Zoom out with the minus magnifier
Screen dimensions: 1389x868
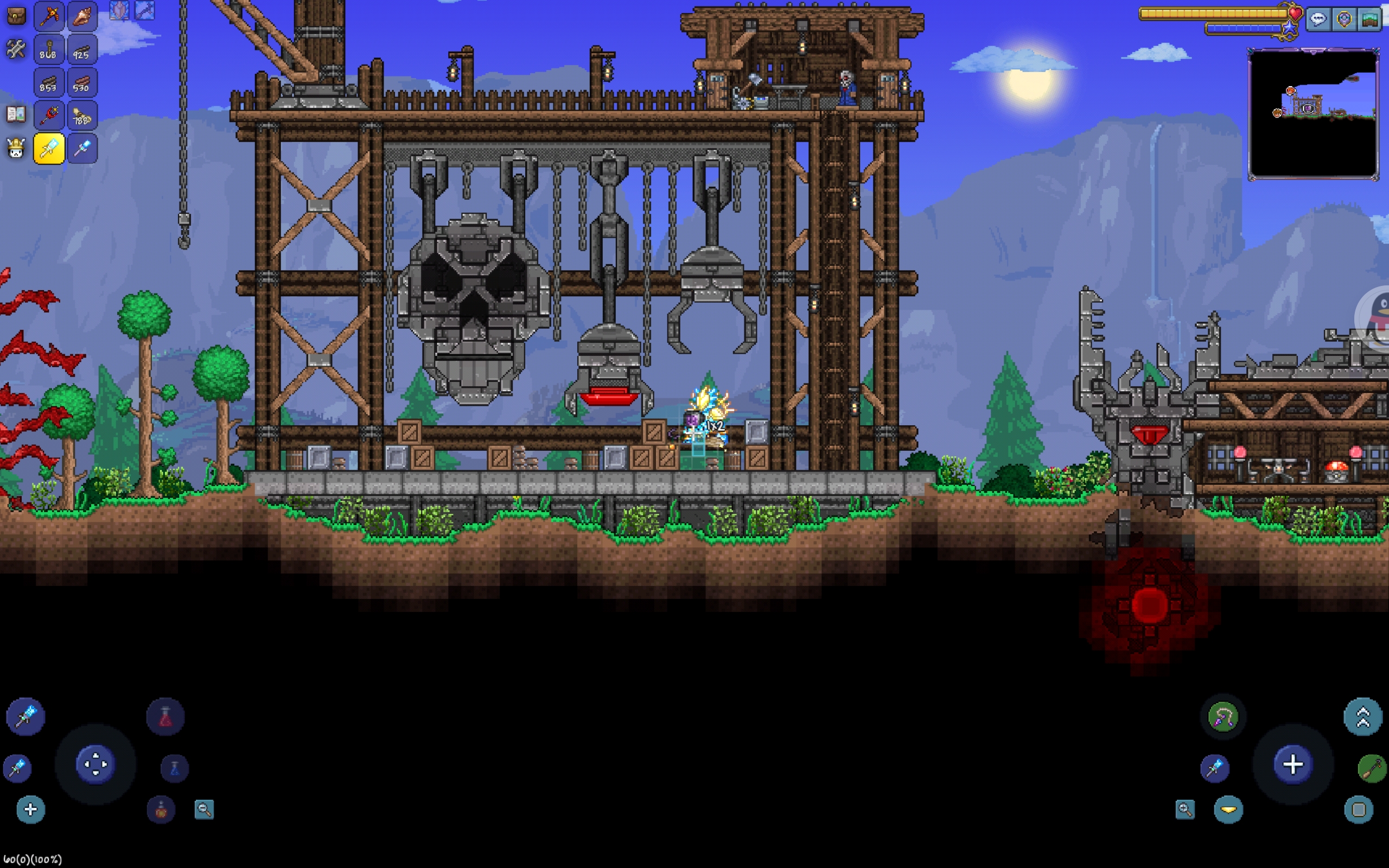pyautogui.click(x=204, y=809)
